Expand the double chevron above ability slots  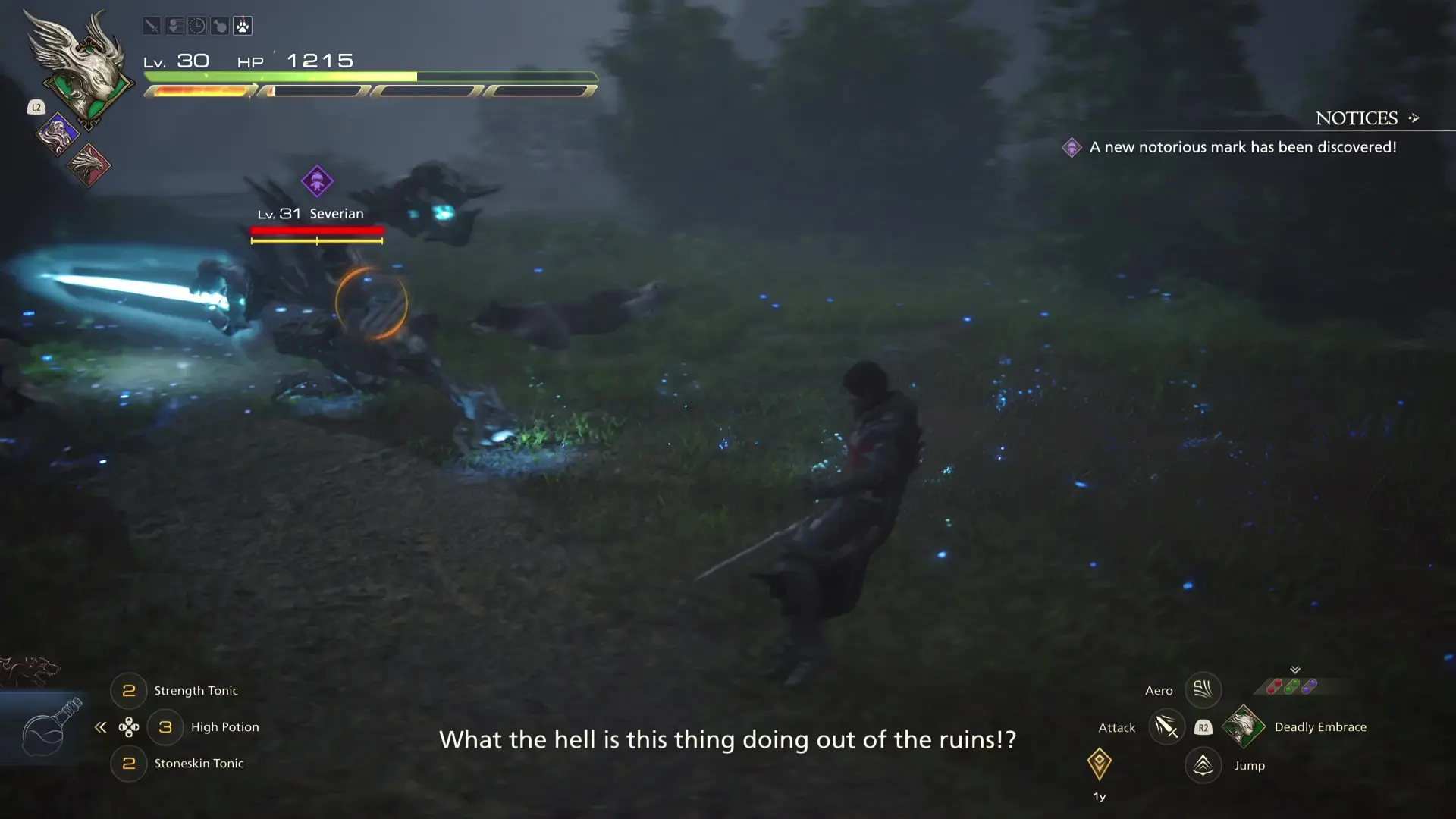tap(1295, 670)
